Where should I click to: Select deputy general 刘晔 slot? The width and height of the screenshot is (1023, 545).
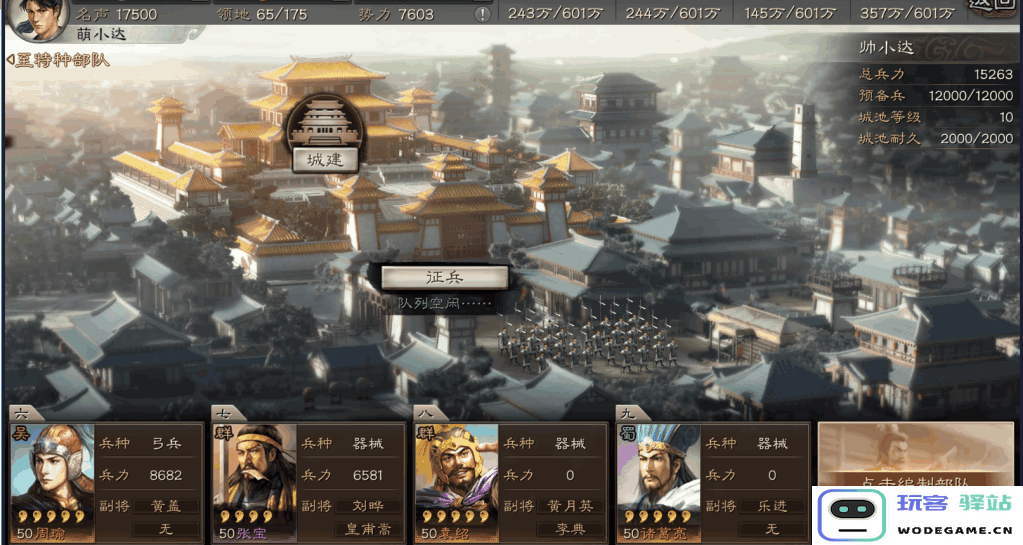[x=369, y=506]
